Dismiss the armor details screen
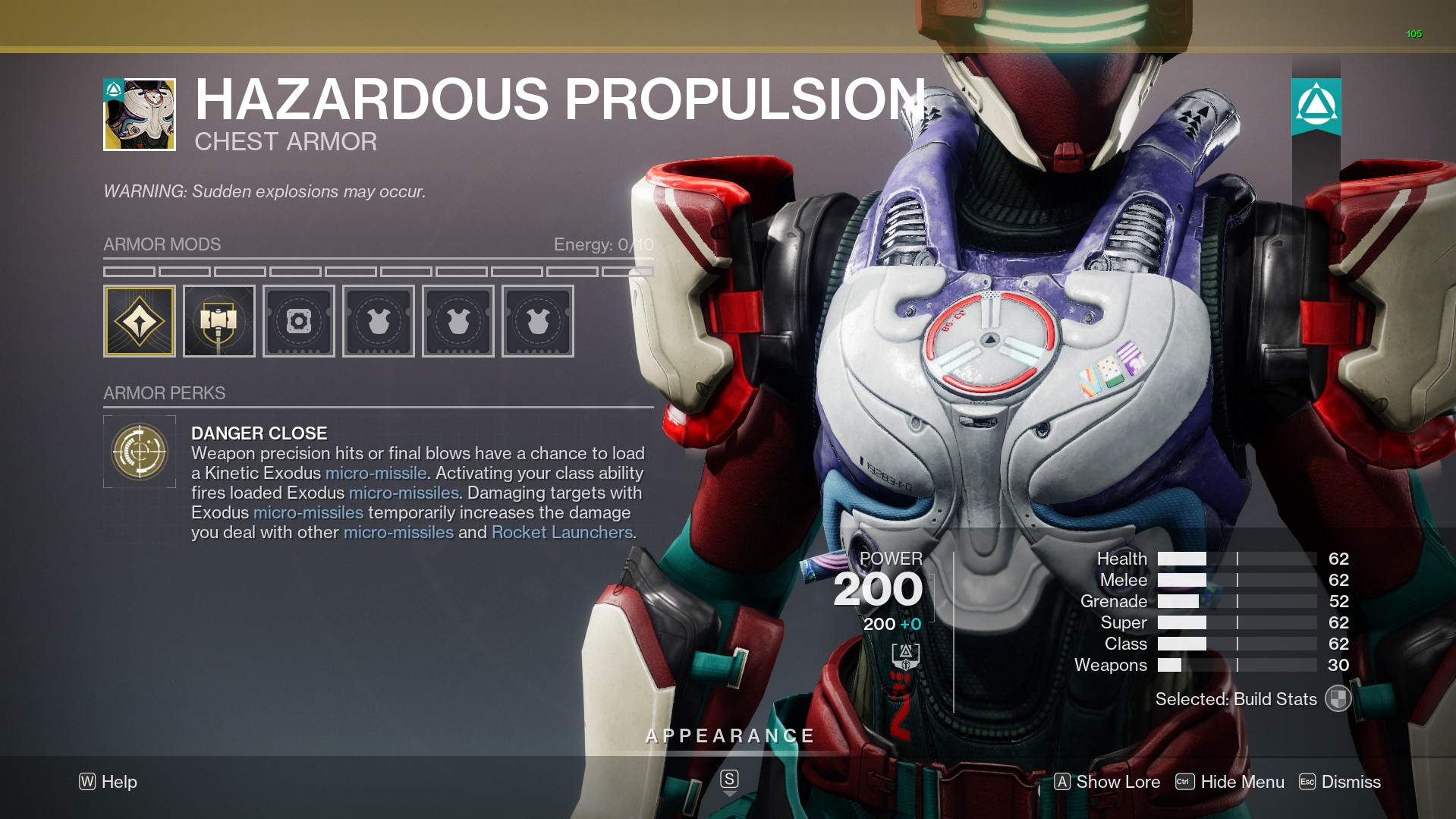The height and width of the screenshot is (819, 1456). pos(1340,782)
